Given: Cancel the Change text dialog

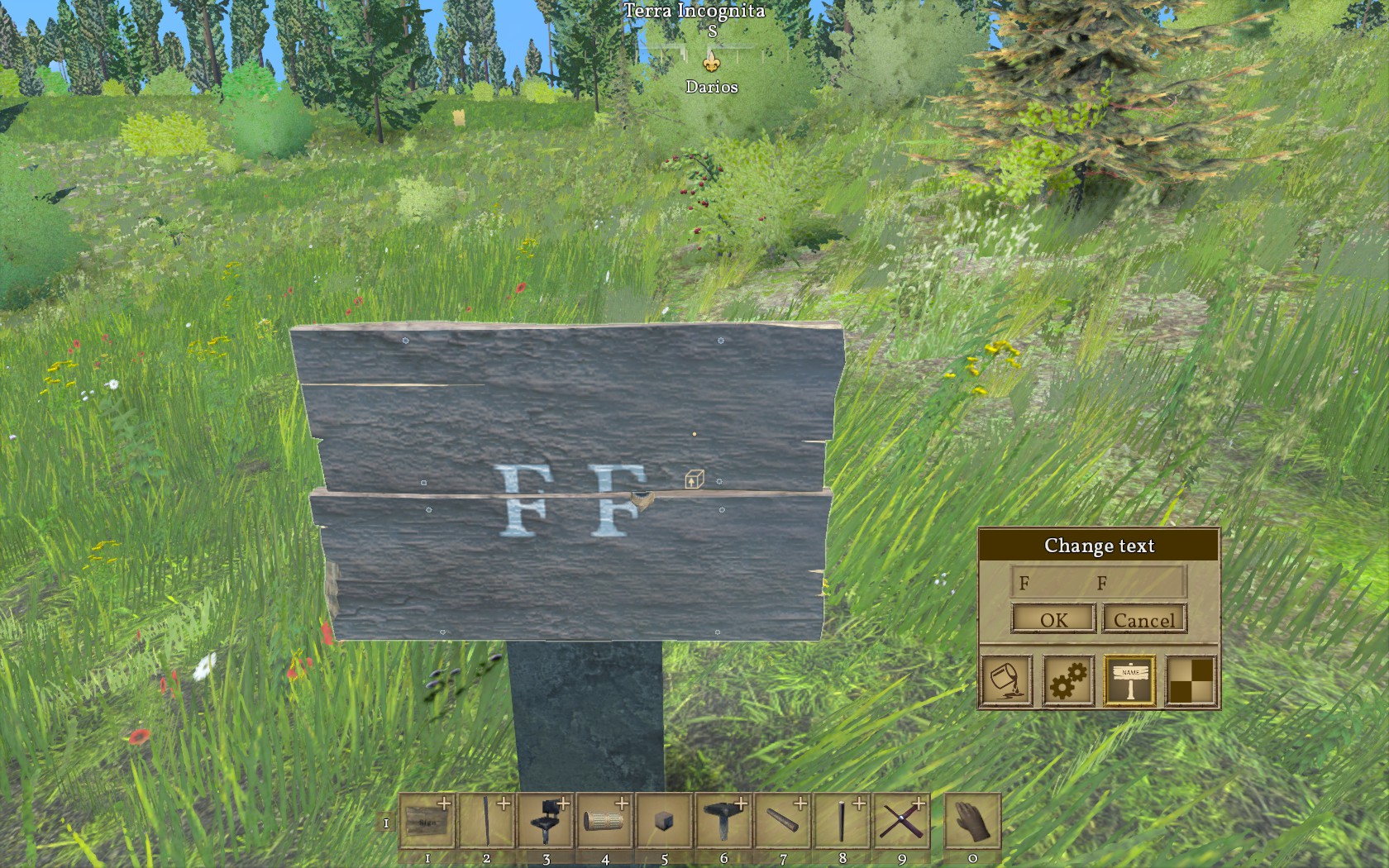Looking at the screenshot, I should point(1144,619).
